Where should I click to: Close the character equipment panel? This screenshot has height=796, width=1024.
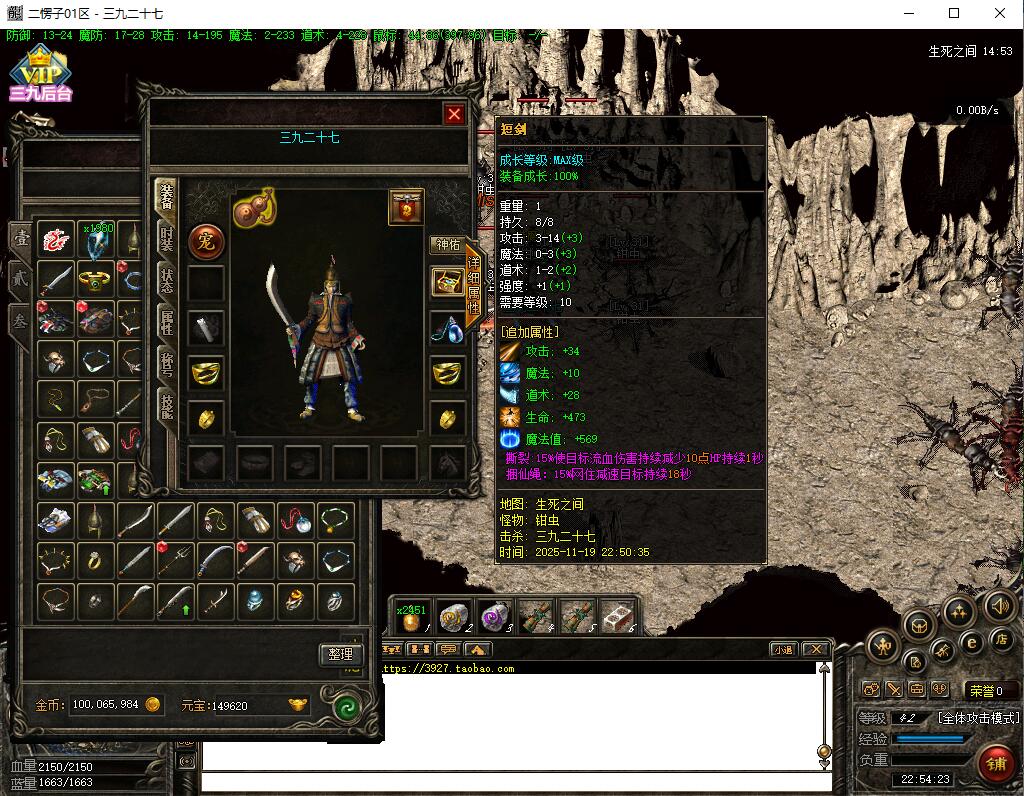tap(454, 114)
